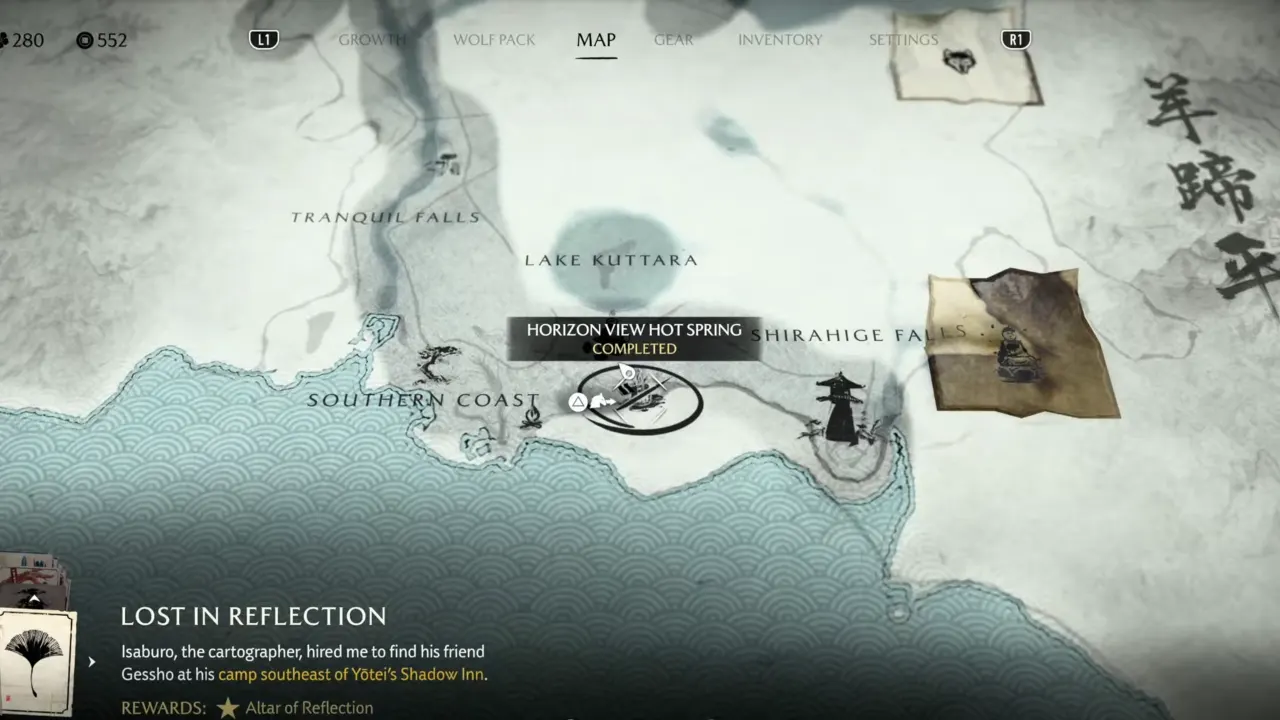
Task: Select the campfire marker on Southern Coast
Action: coord(531,415)
